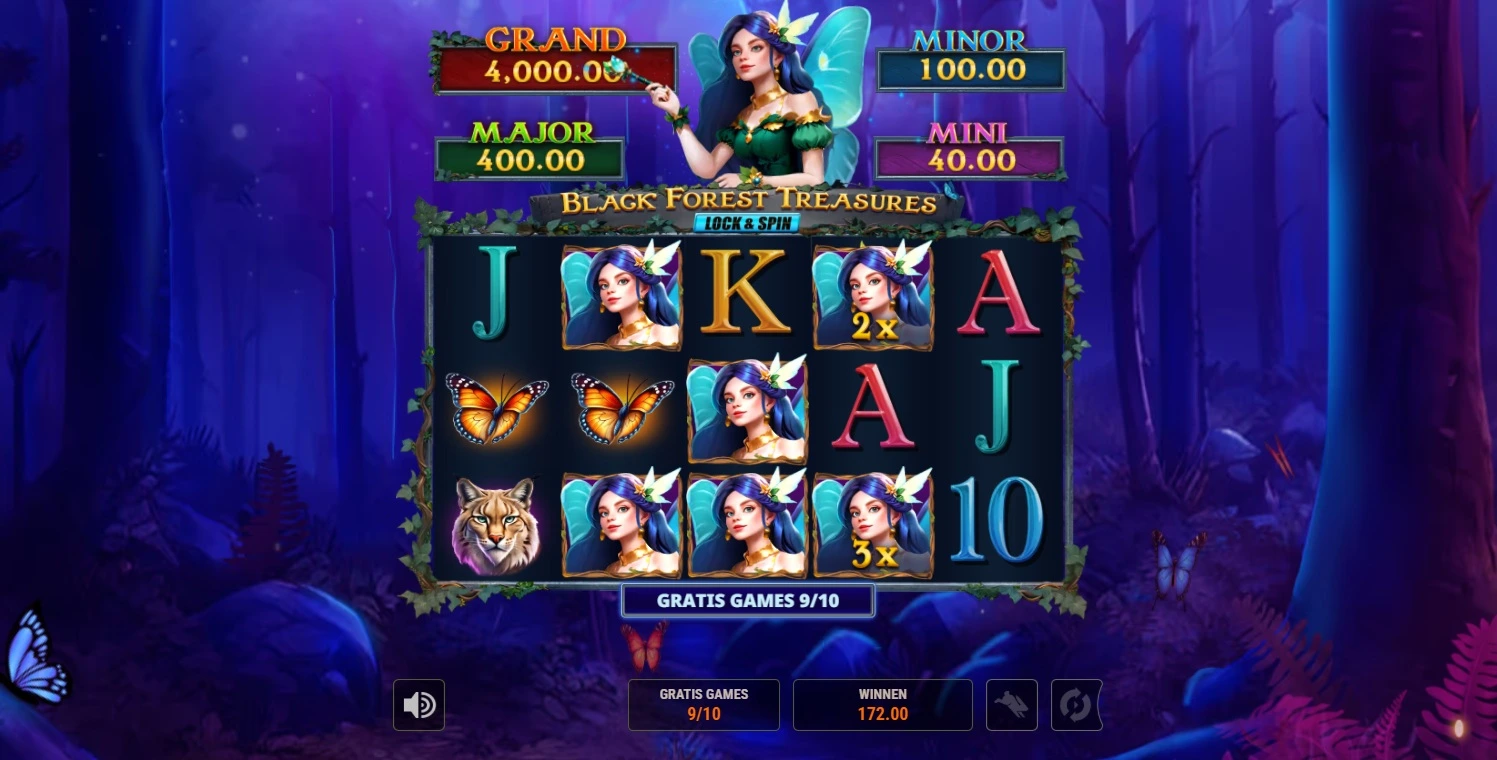Select the butterfly symbol on the second reel
This screenshot has height=760, width=1497.
pyautogui.click(x=622, y=409)
